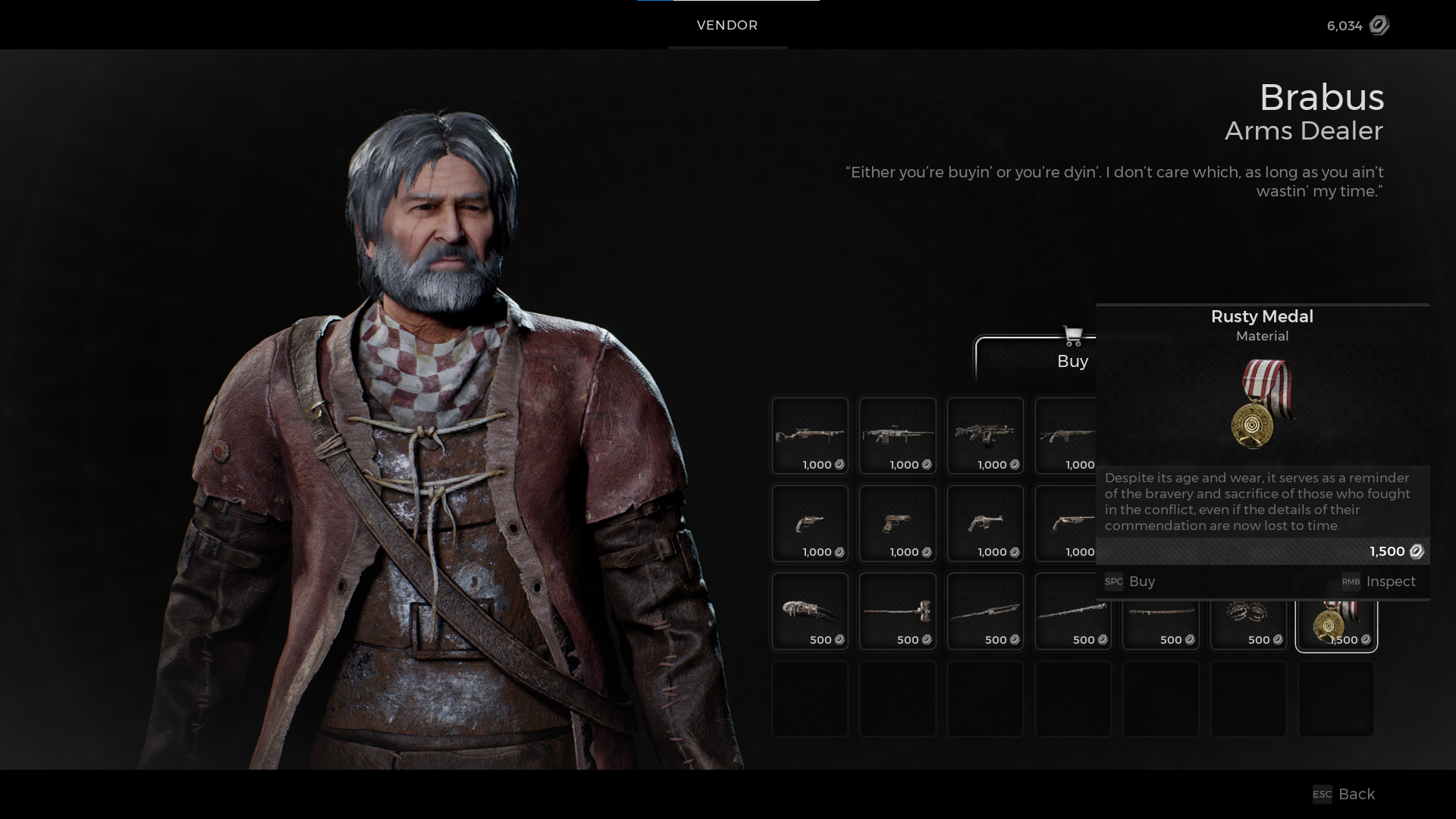
Task: Click the currency icon next to 1,500 price
Action: 1417,551
